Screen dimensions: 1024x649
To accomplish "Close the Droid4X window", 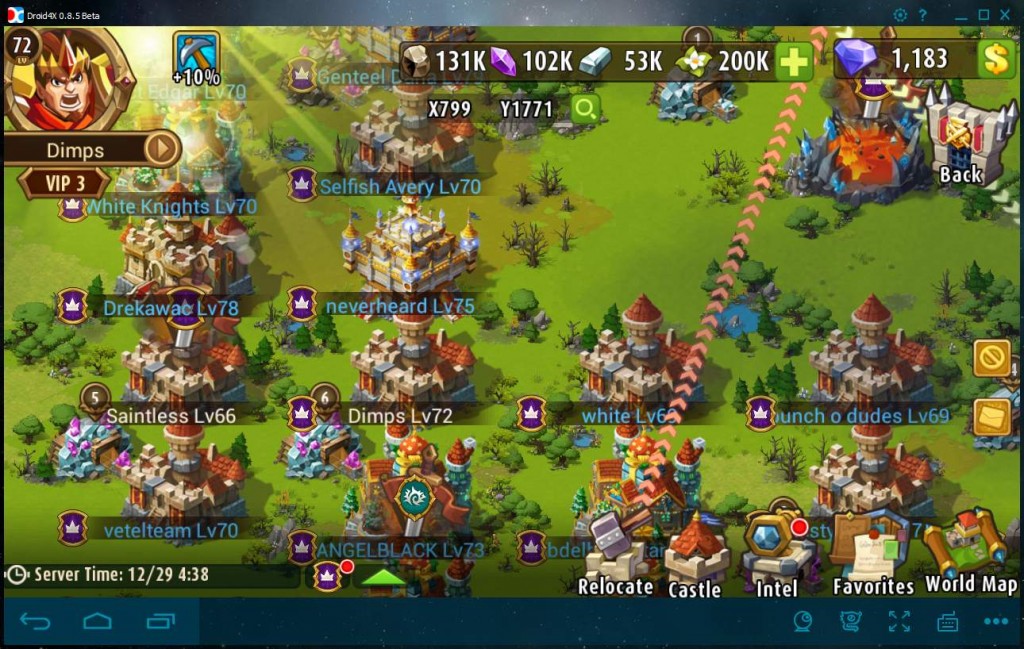I will [1008, 14].
